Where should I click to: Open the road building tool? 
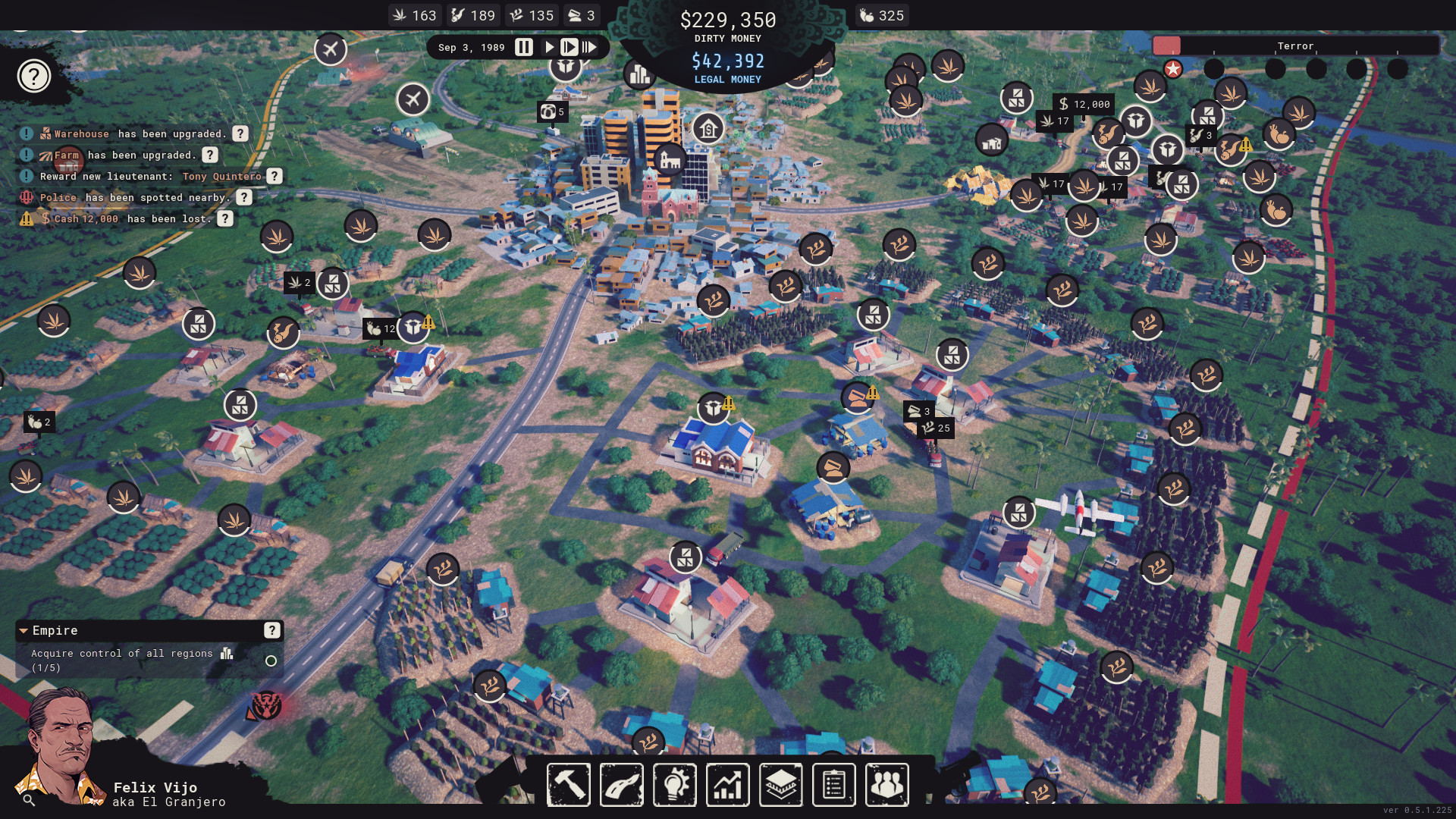click(x=622, y=785)
